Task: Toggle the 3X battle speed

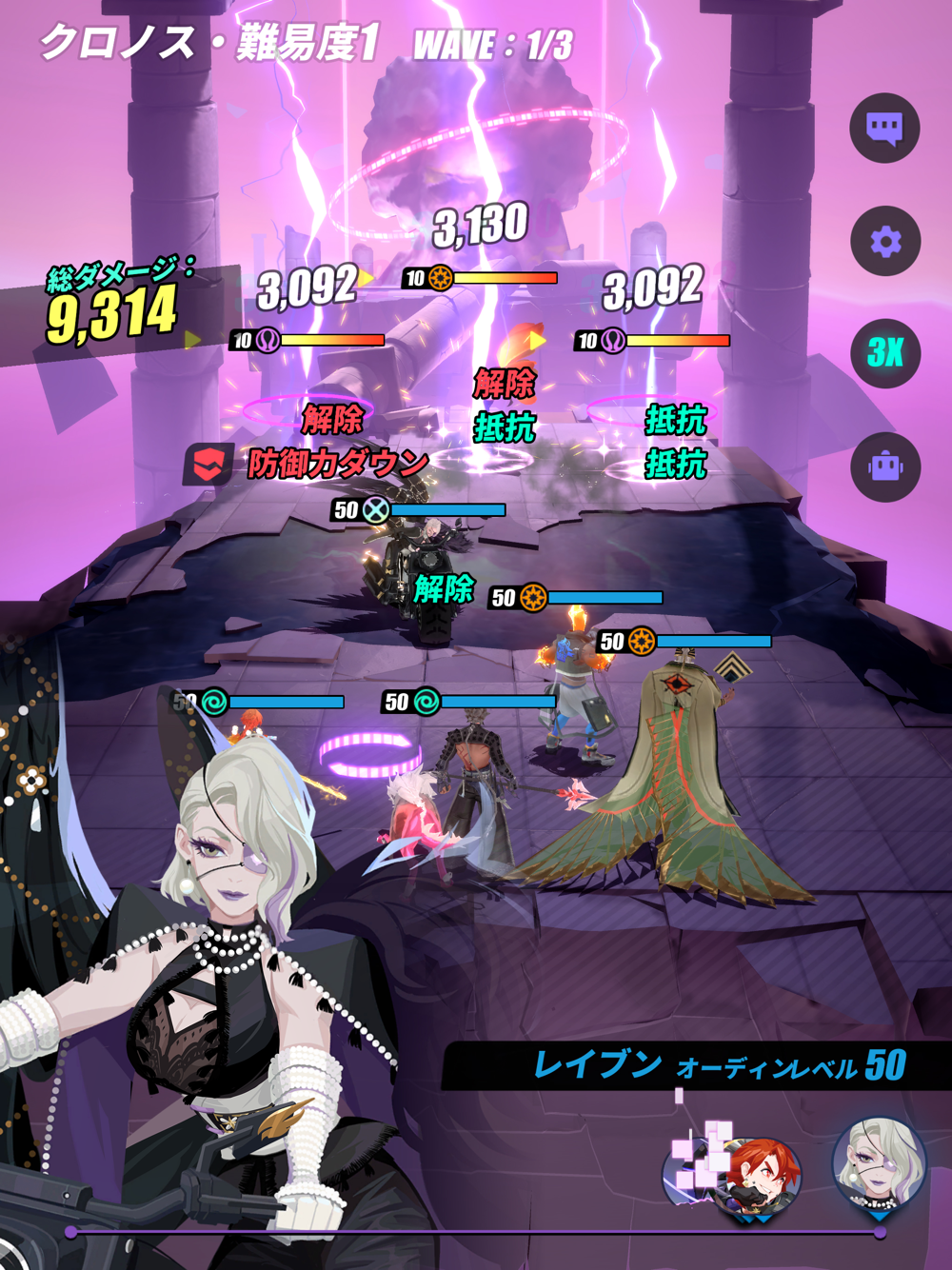Action: [x=884, y=353]
